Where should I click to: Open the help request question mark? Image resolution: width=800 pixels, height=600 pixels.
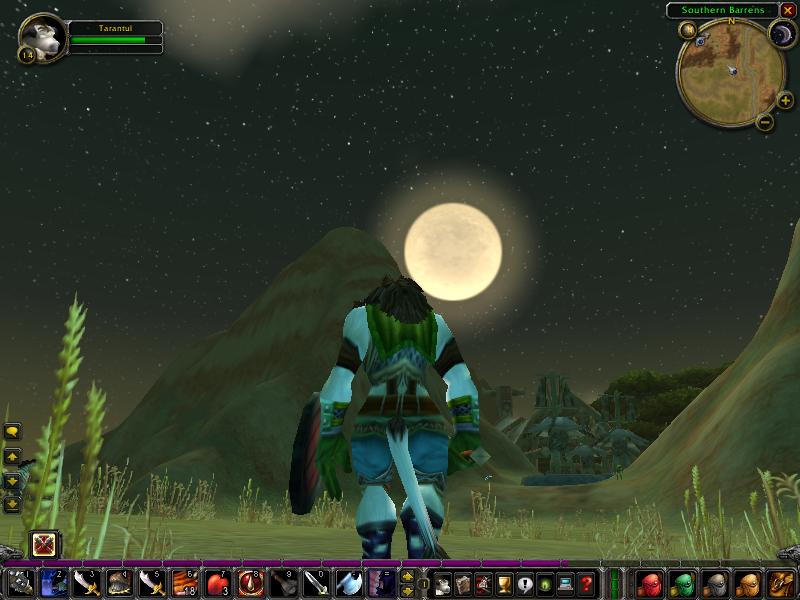coord(587,584)
